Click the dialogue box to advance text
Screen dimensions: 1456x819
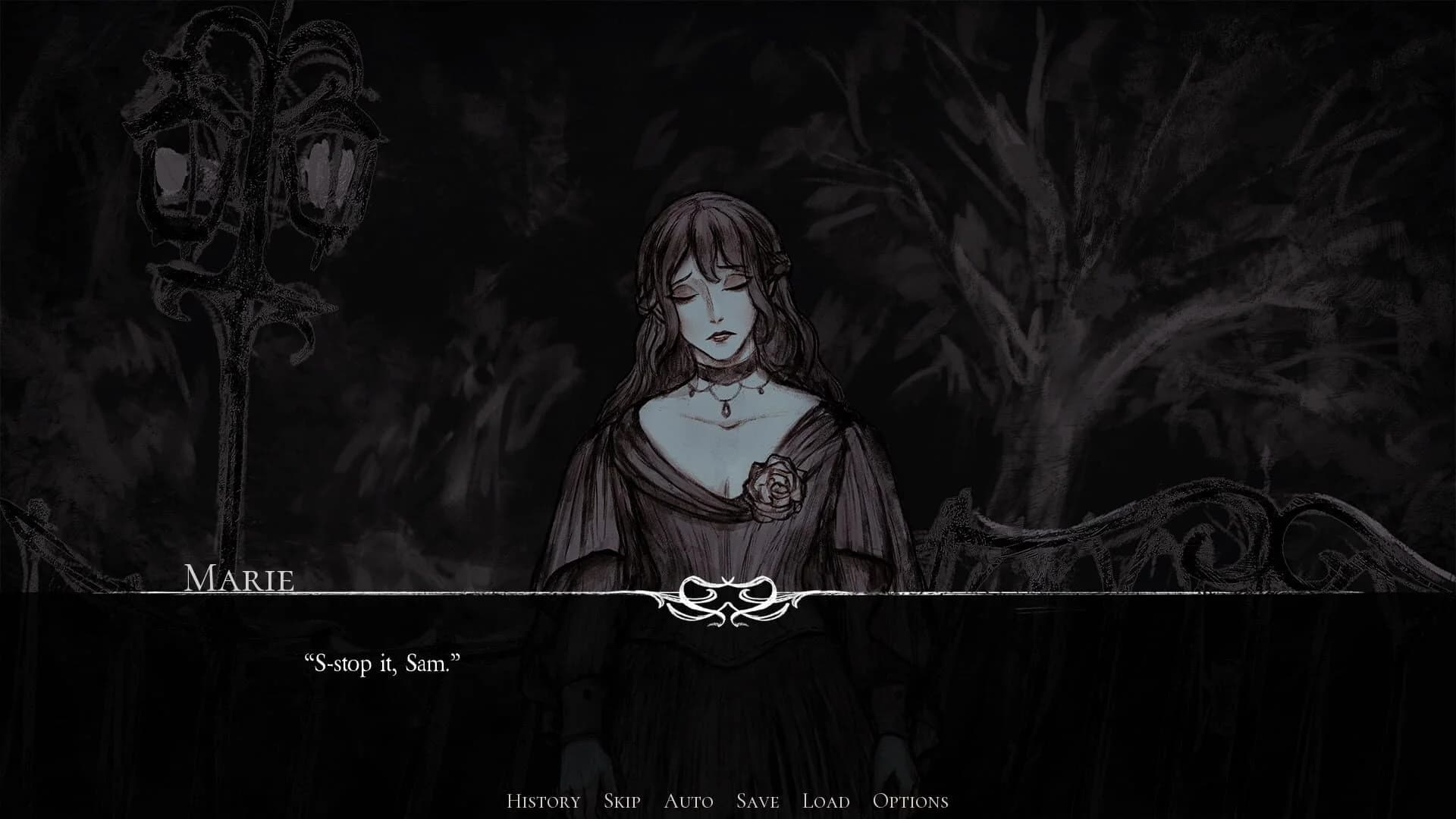click(728, 682)
